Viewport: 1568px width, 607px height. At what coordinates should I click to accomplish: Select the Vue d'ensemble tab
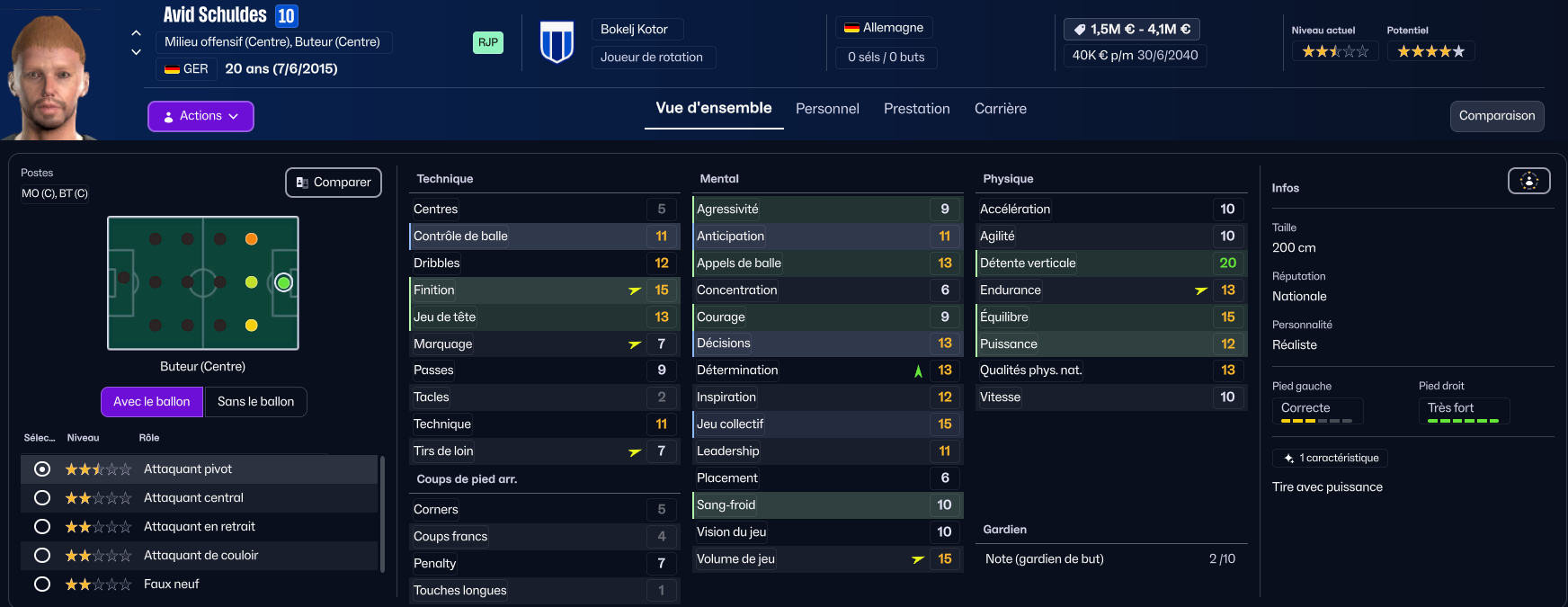[714, 108]
